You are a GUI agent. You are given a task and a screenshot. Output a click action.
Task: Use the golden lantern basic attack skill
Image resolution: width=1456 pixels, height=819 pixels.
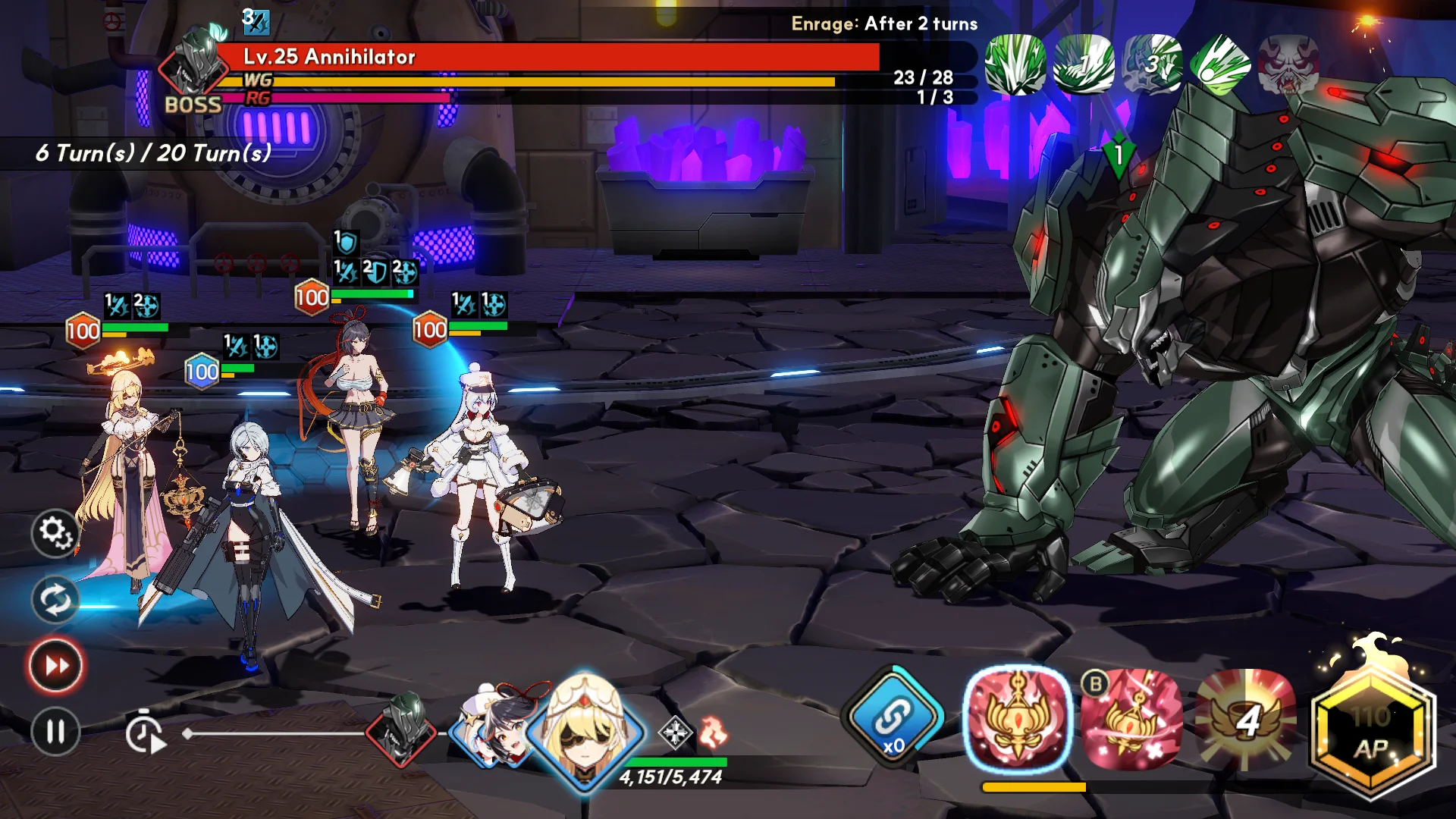(1018, 717)
